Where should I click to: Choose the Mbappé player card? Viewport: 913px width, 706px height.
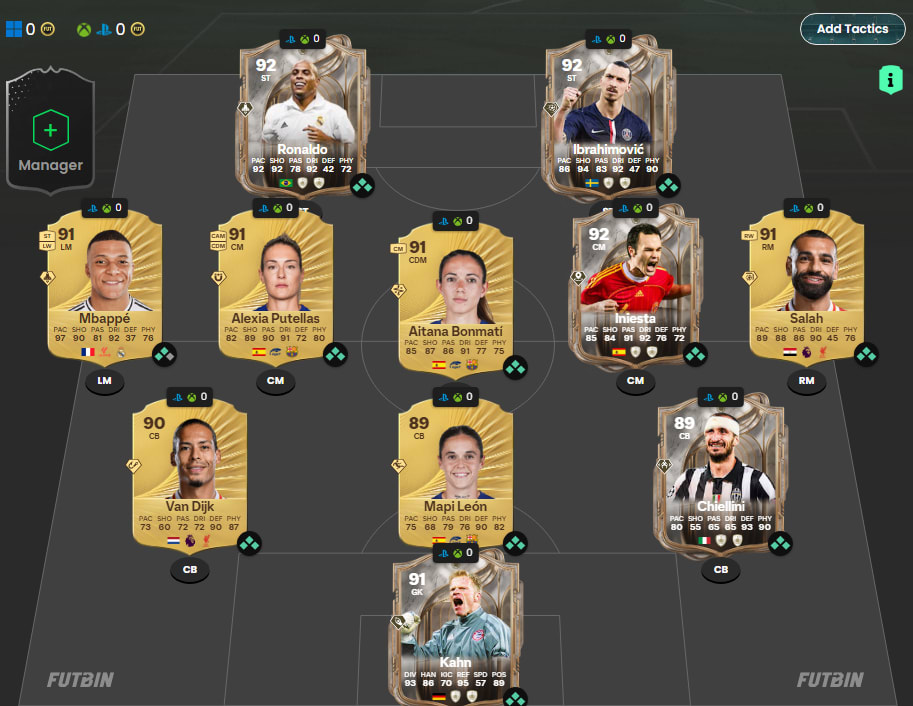tap(106, 282)
